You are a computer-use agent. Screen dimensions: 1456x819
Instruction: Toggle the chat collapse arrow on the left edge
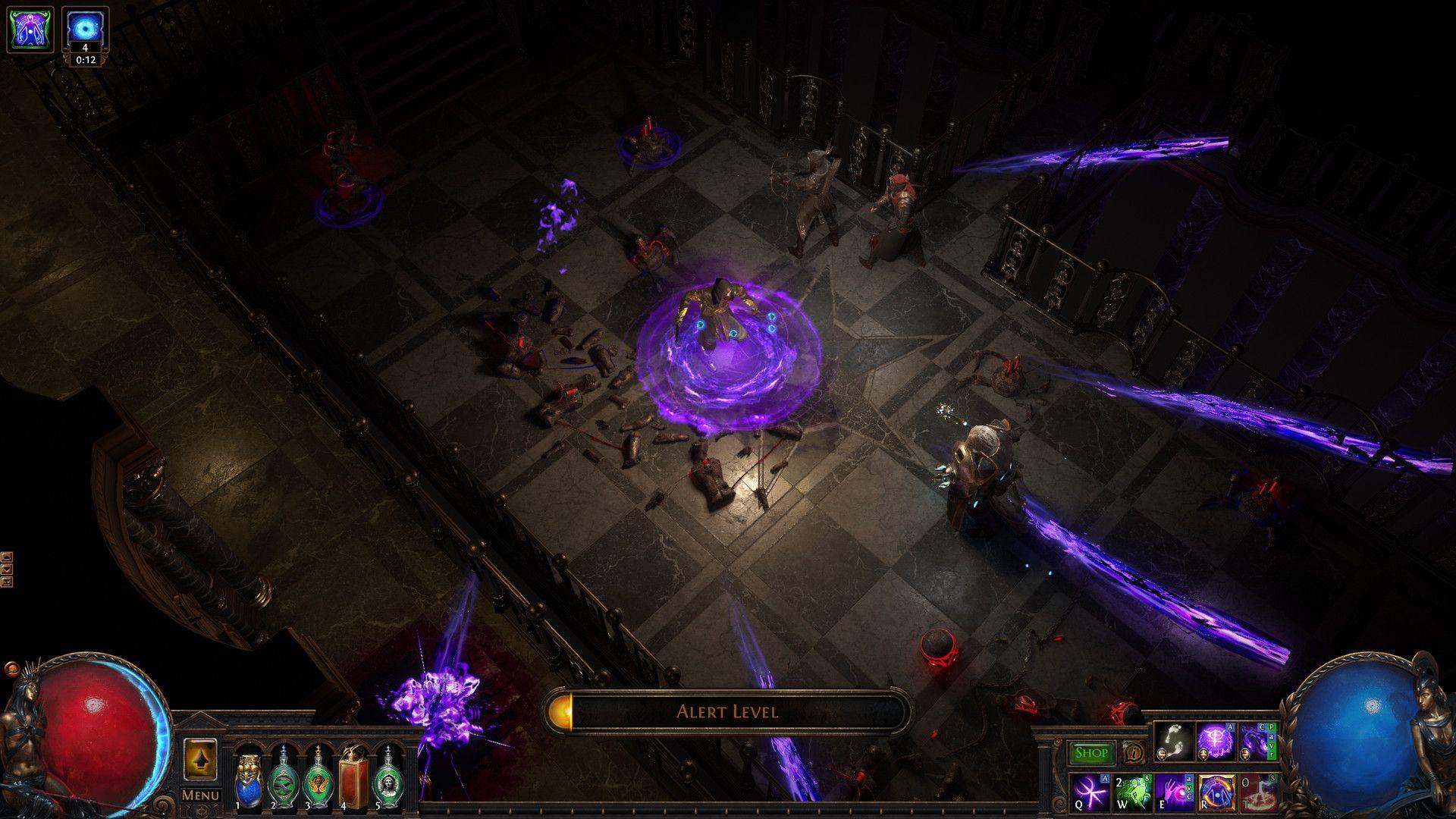click(x=7, y=582)
